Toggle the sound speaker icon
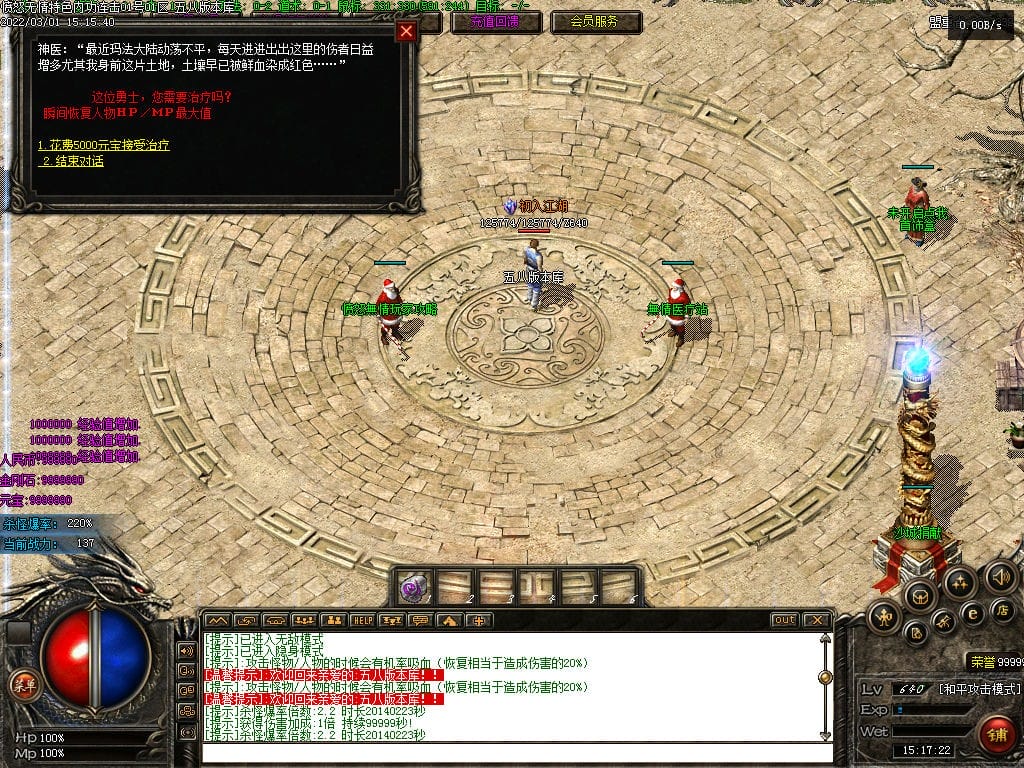 click(1001, 576)
